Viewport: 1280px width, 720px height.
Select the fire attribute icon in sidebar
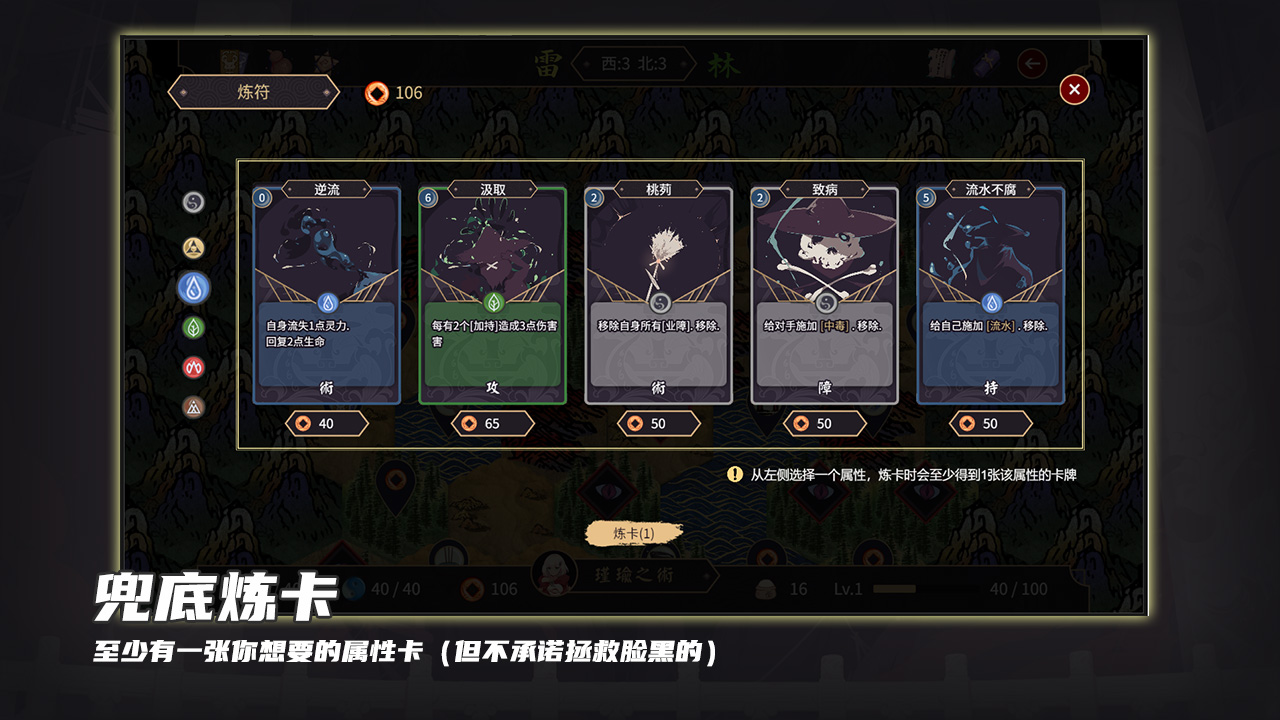(193, 367)
